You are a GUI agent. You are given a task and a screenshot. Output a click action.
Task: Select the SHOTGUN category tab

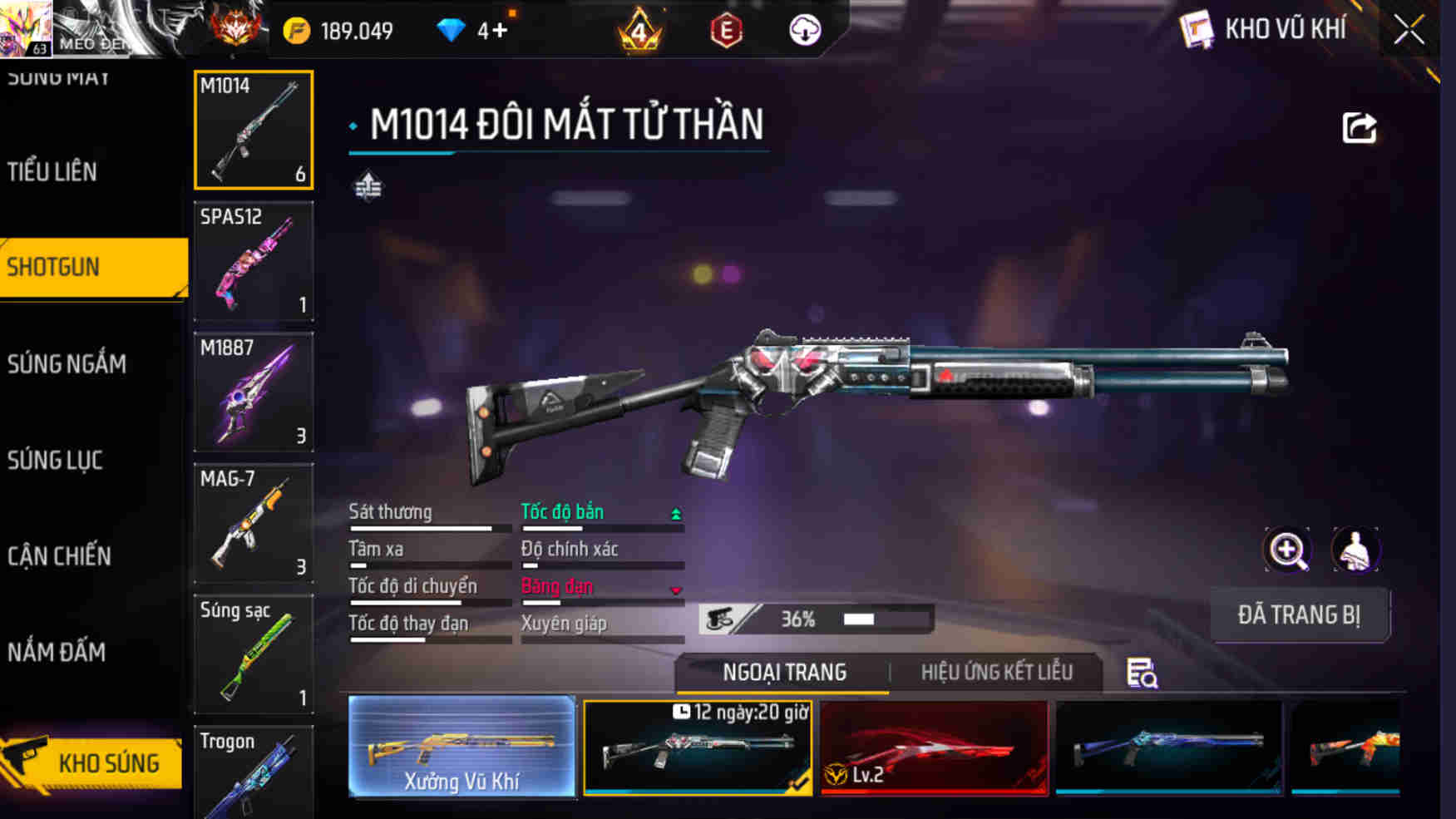click(x=50, y=267)
